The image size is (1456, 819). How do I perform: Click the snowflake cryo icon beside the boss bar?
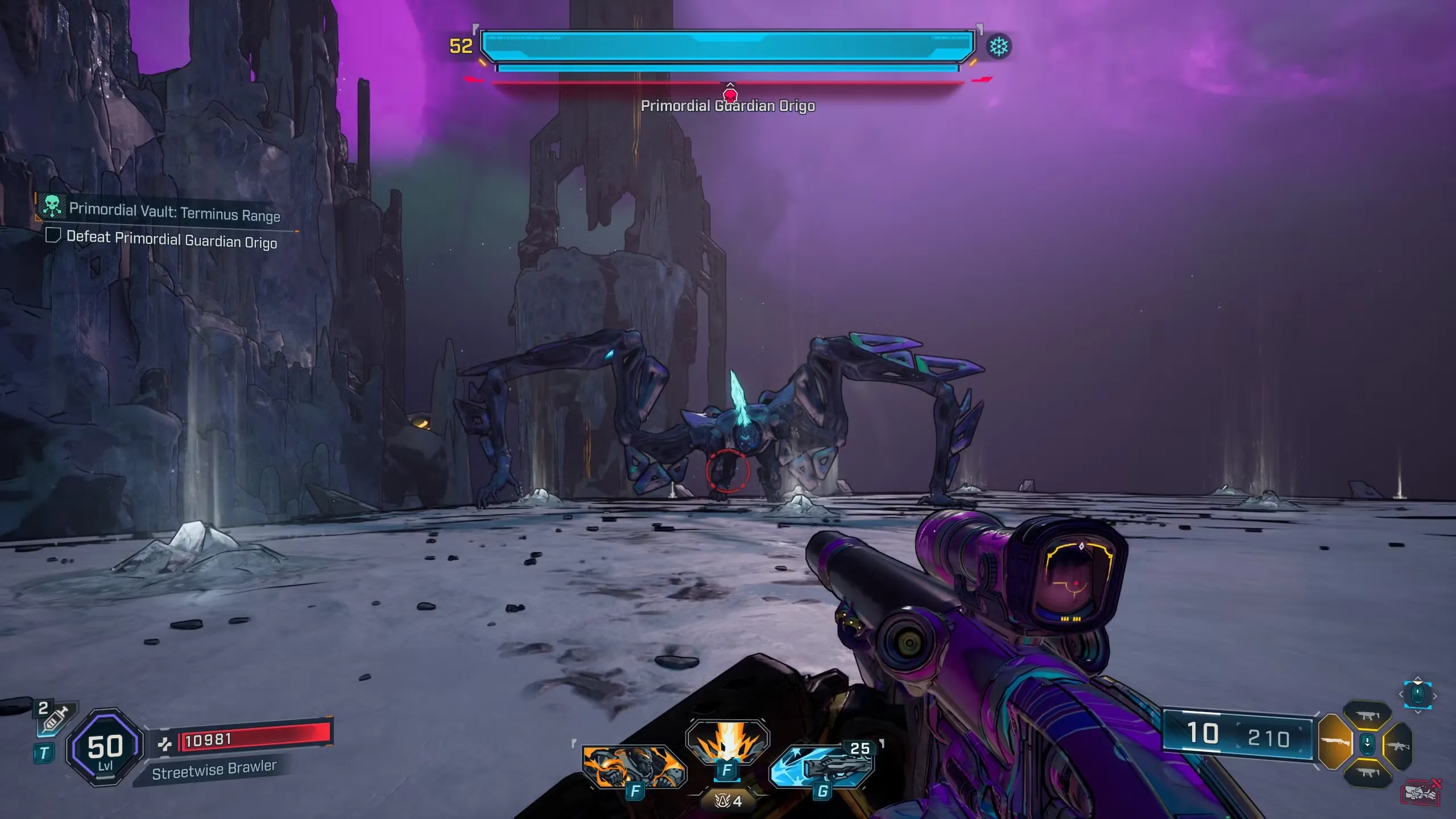[999, 47]
